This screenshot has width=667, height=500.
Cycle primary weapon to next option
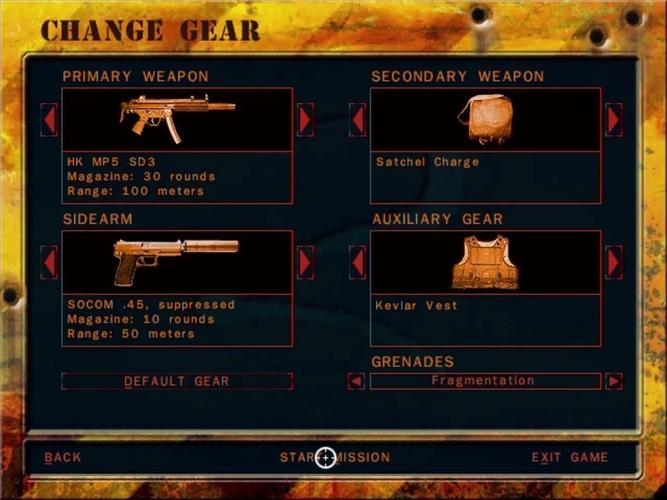[x=306, y=120]
